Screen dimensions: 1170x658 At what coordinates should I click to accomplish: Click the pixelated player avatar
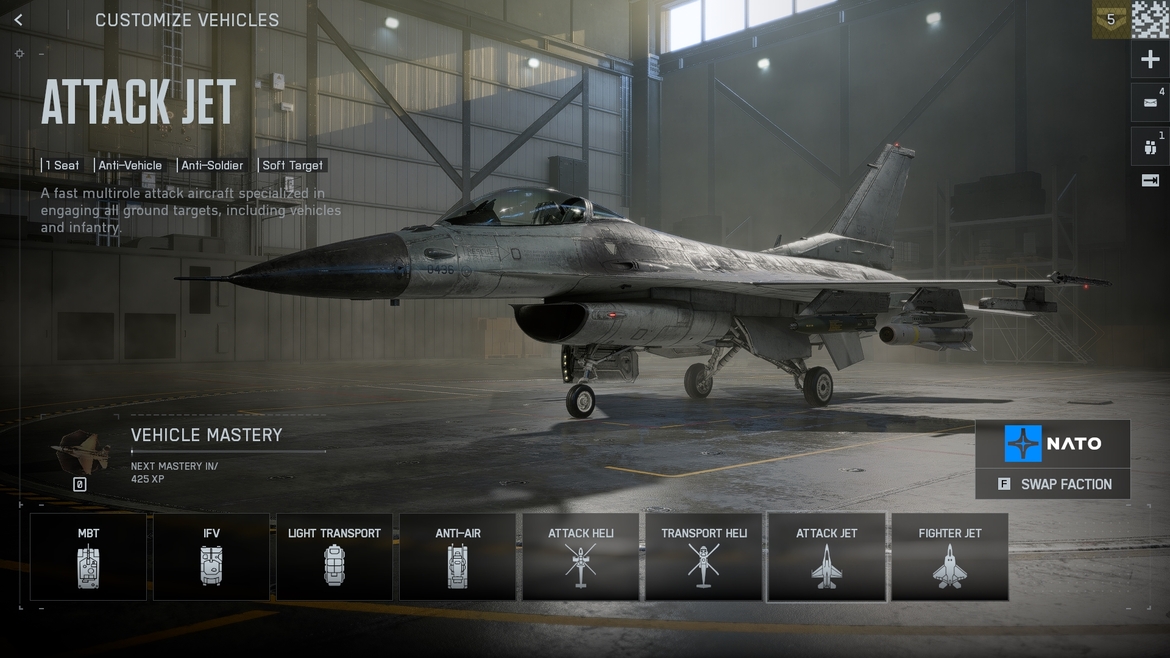pos(1150,19)
